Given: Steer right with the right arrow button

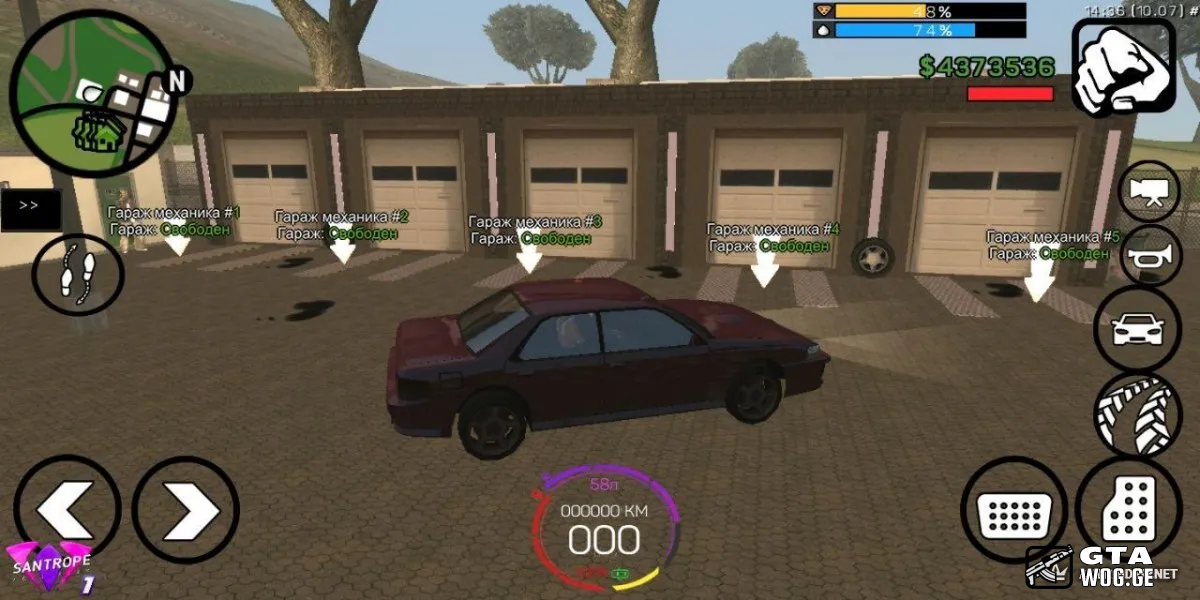Looking at the screenshot, I should click(185, 510).
